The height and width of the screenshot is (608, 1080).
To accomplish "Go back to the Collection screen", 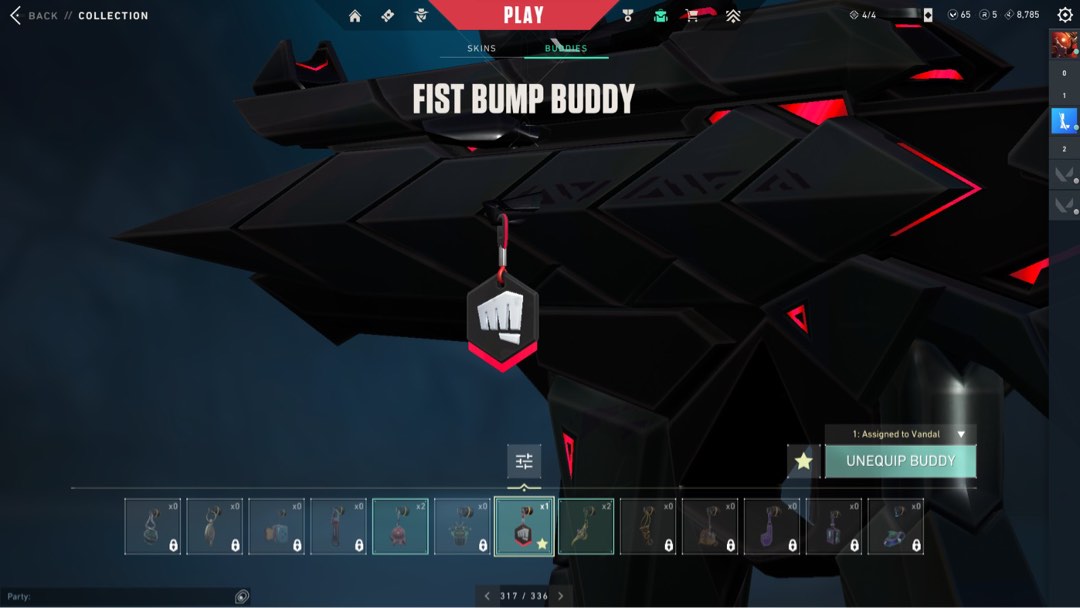I will (34, 16).
